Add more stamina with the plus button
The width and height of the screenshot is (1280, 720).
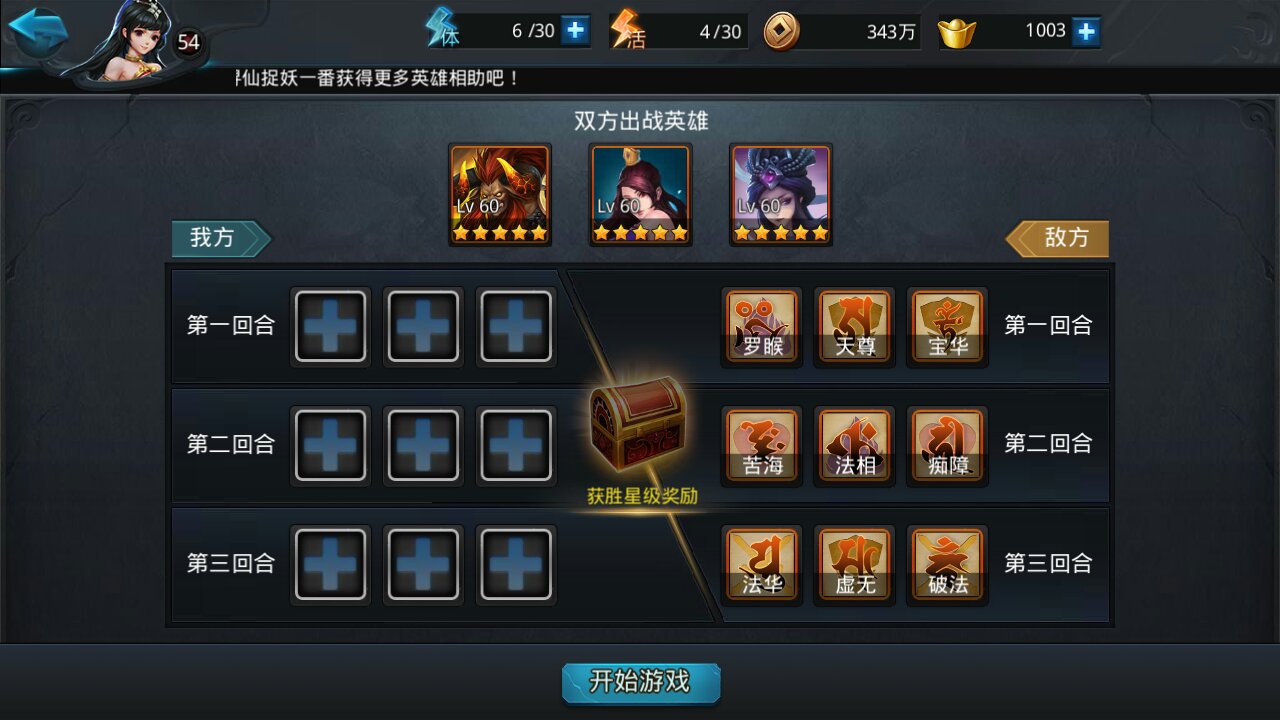[575, 31]
